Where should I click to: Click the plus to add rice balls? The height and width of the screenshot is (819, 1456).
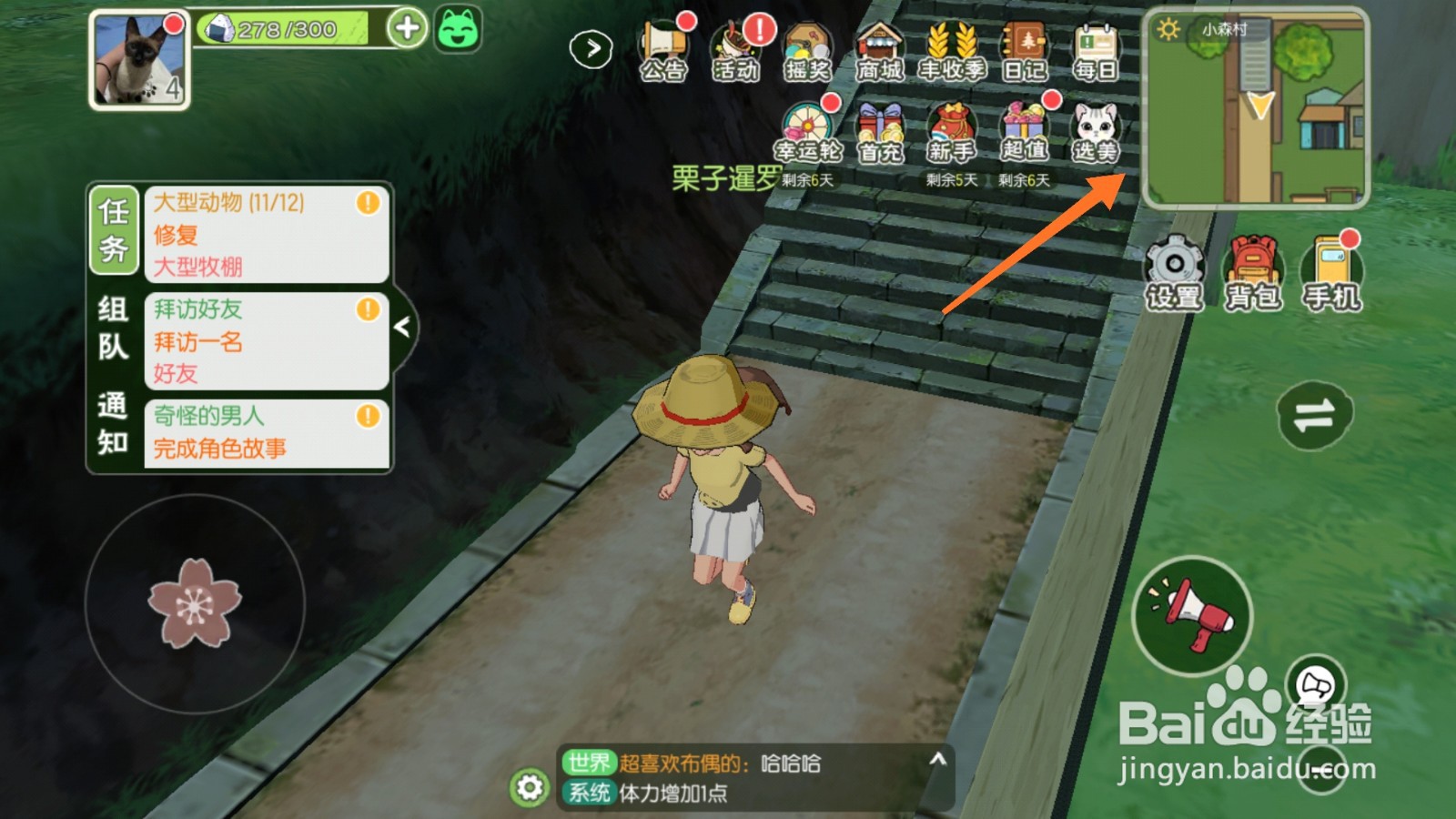pos(408,27)
